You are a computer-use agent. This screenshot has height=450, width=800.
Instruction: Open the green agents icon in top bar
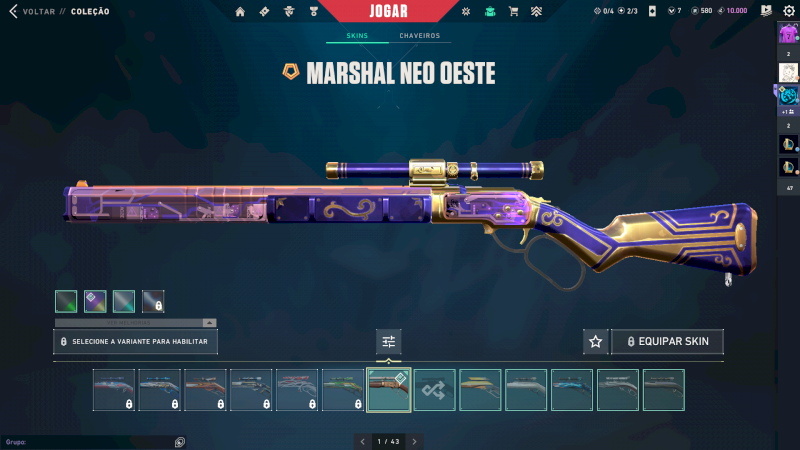pos(490,11)
